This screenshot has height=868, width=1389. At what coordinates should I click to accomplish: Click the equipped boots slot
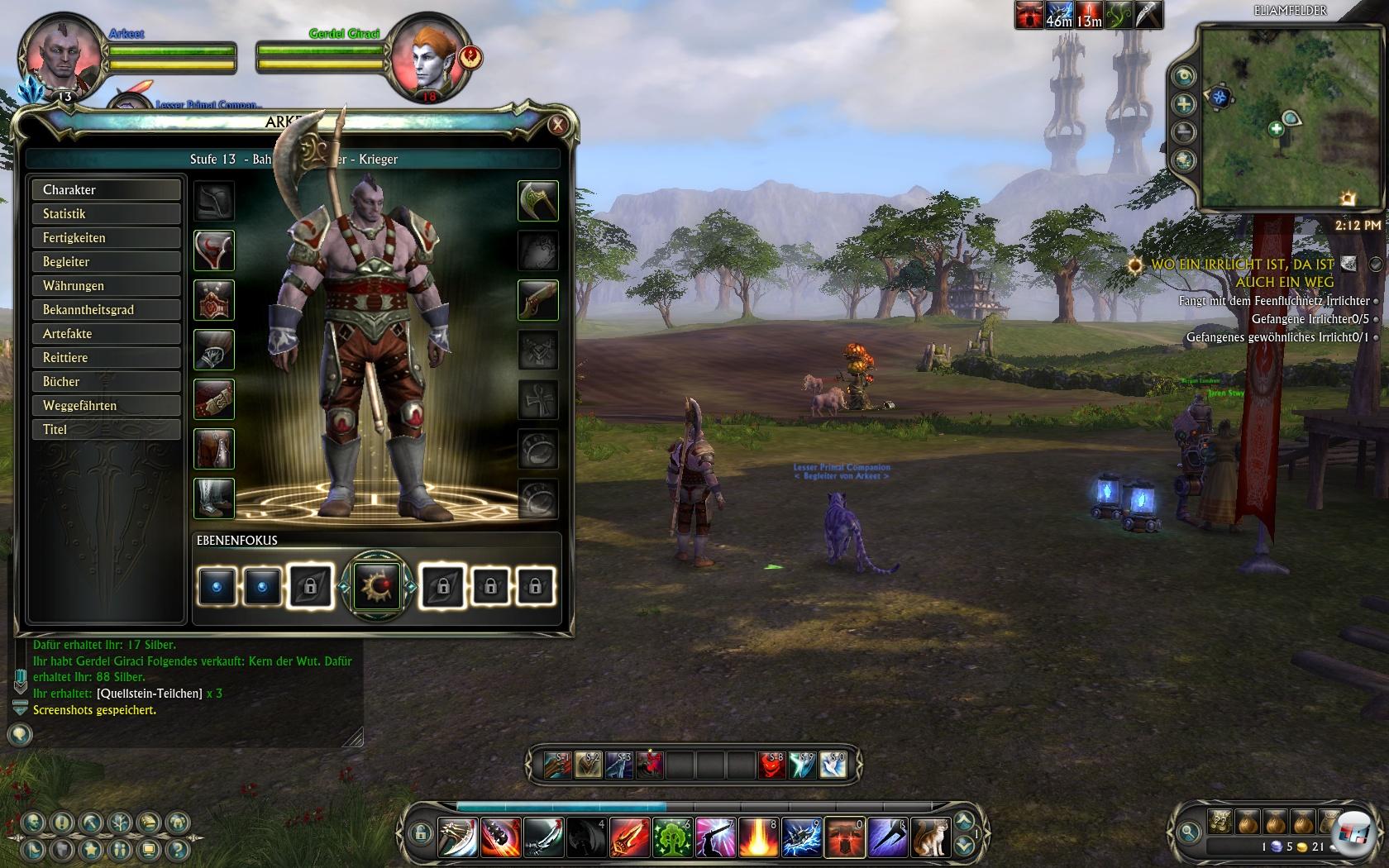[214, 498]
